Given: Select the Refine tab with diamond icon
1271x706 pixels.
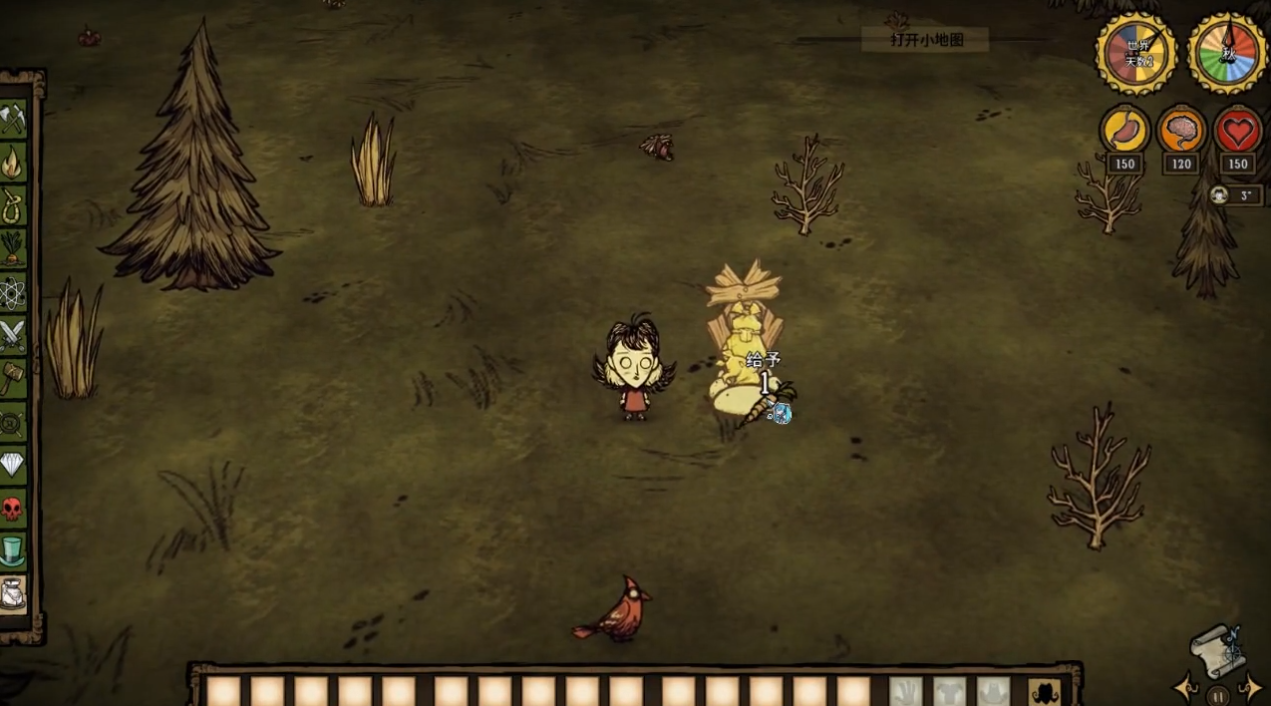Looking at the screenshot, I should [x=13, y=464].
